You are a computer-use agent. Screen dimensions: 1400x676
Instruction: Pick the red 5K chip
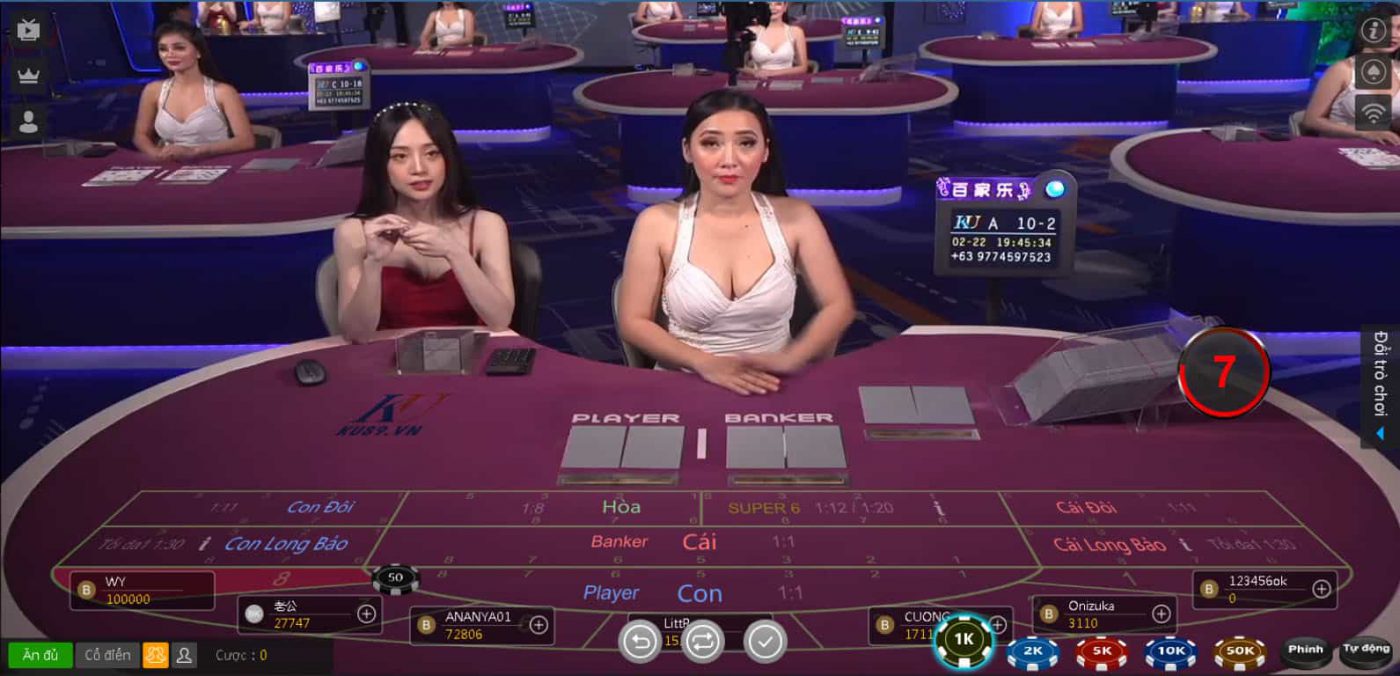(x=1102, y=652)
